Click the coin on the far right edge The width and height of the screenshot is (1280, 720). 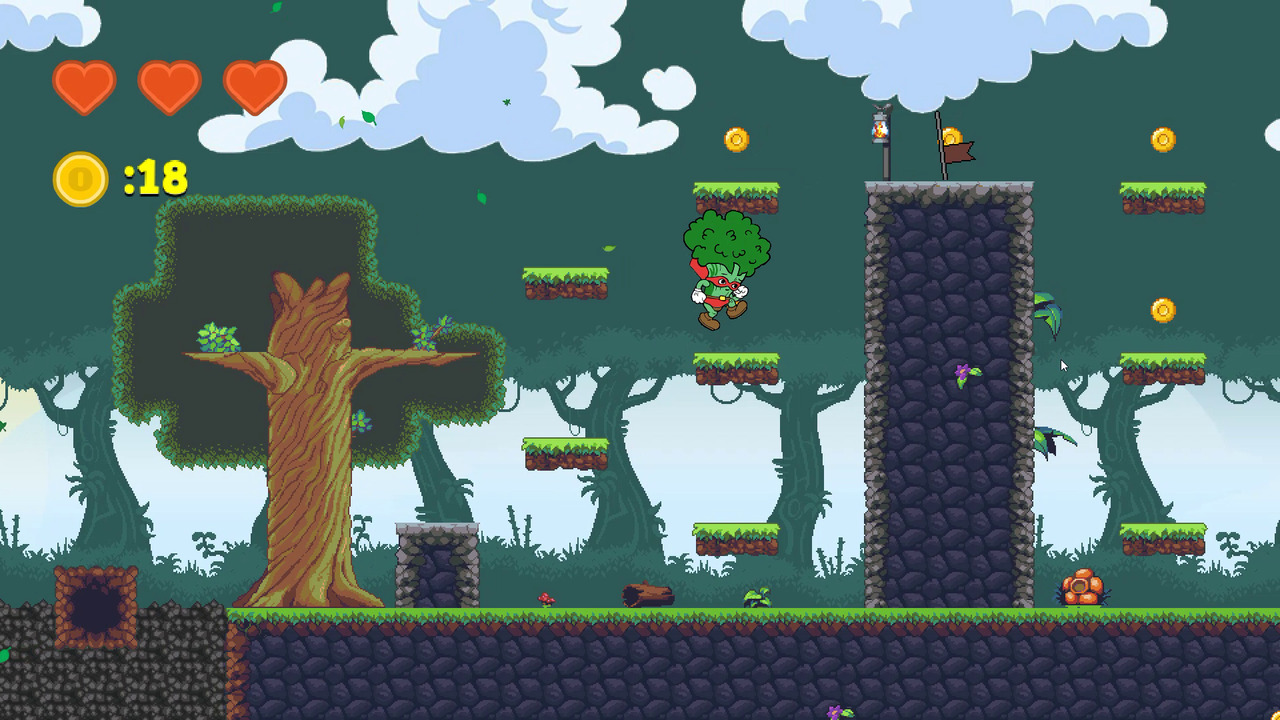[x=1163, y=139]
